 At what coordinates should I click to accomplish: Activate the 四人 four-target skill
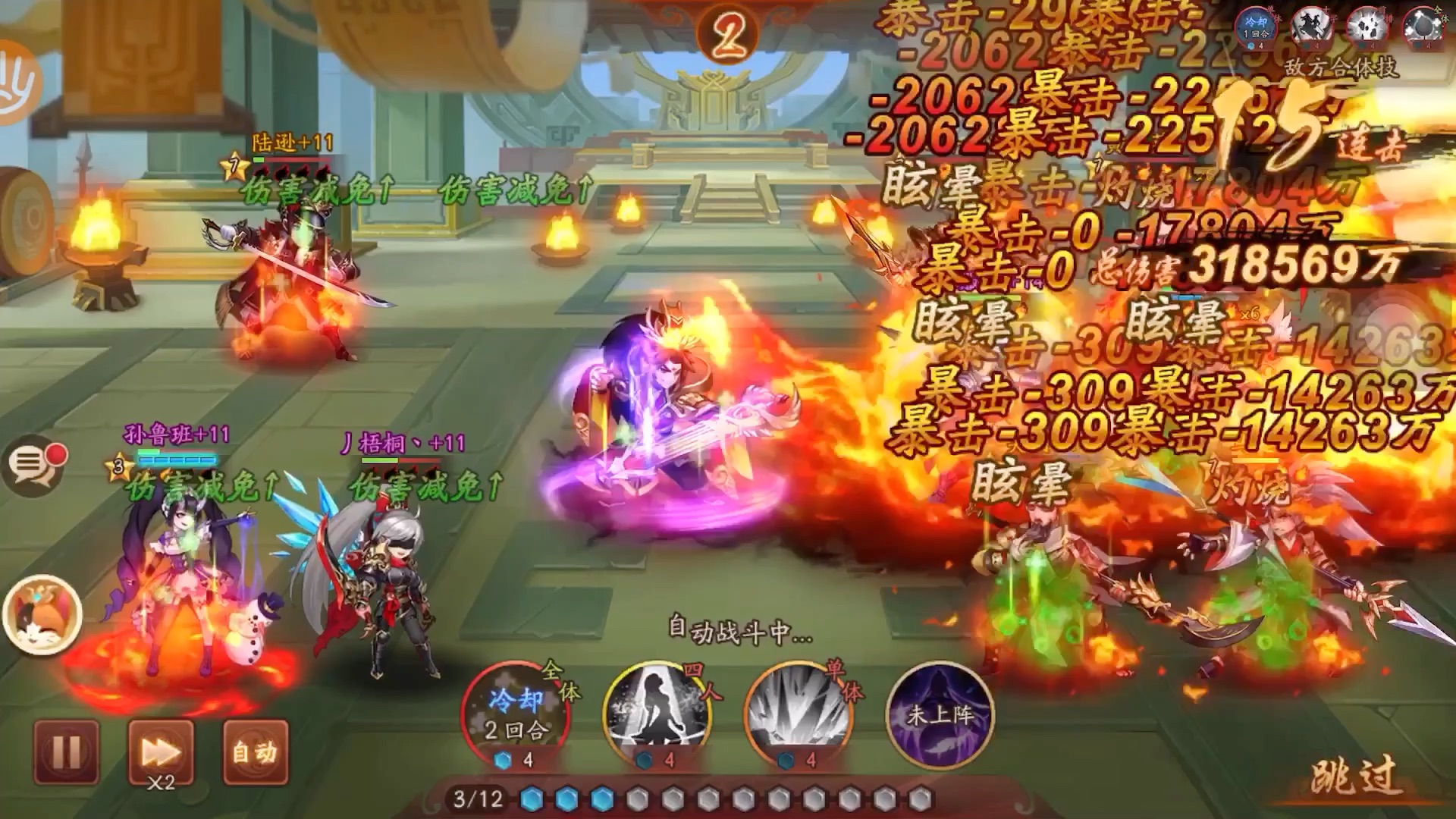point(657,714)
